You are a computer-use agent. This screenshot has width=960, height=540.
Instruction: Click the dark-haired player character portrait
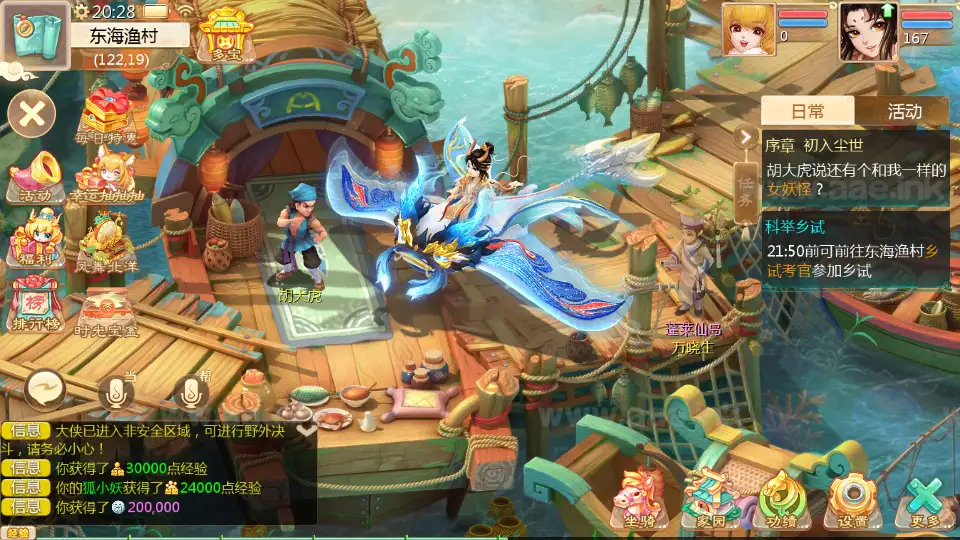pyautogui.click(x=867, y=30)
